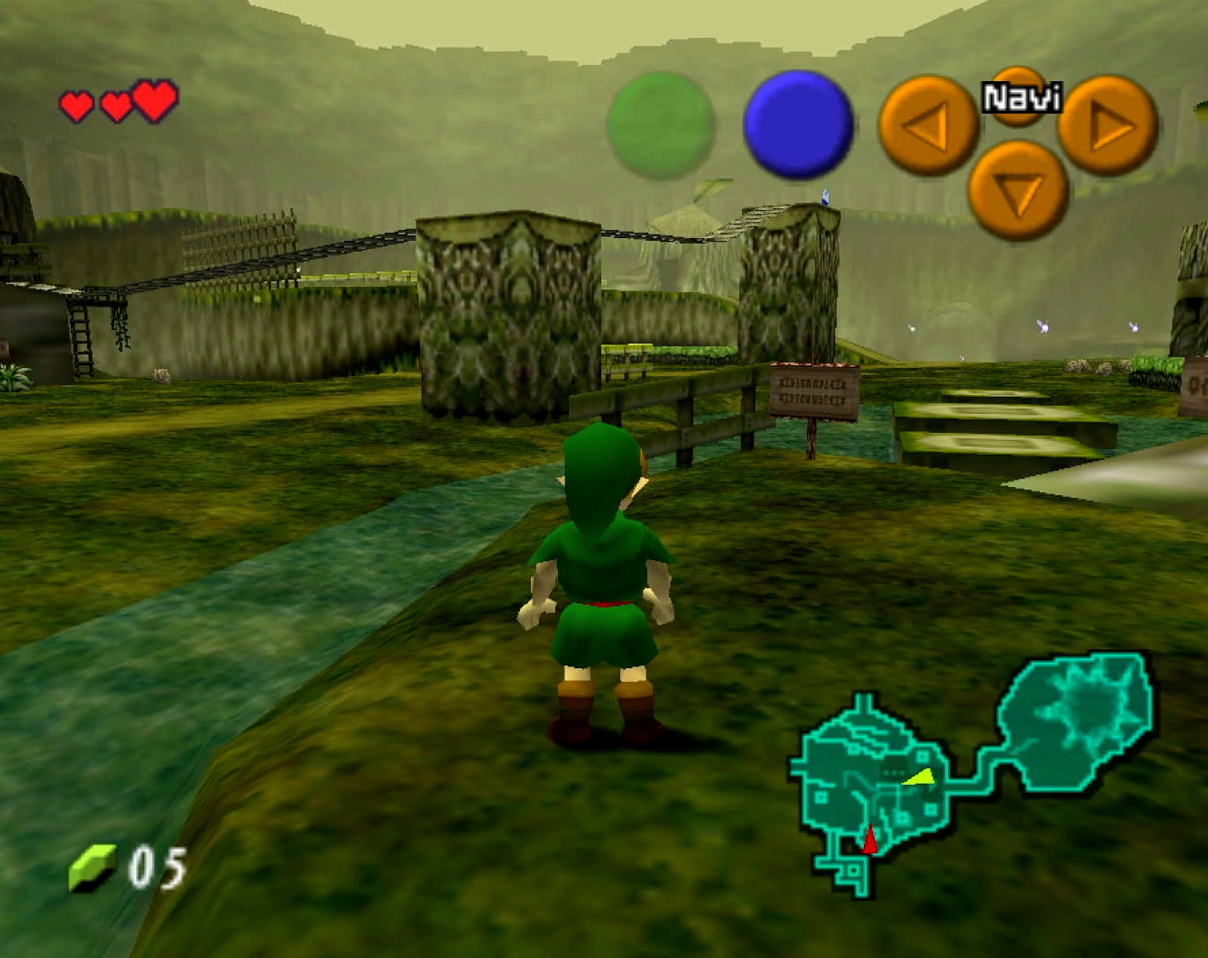1208x958 pixels.
Task: Call Navi with the Navi button
Action: (1019, 96)
